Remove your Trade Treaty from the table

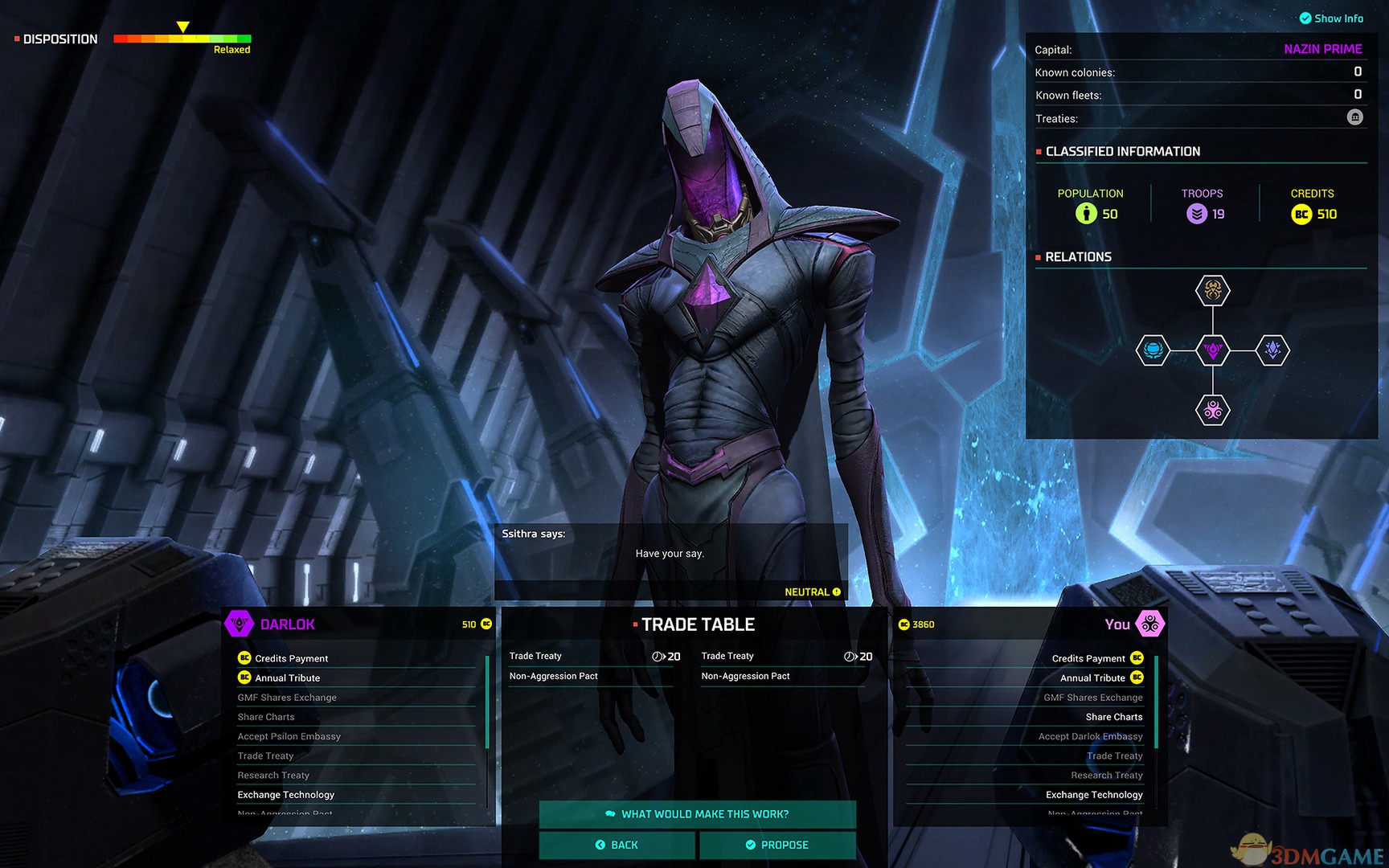click(x=727, y=656)
